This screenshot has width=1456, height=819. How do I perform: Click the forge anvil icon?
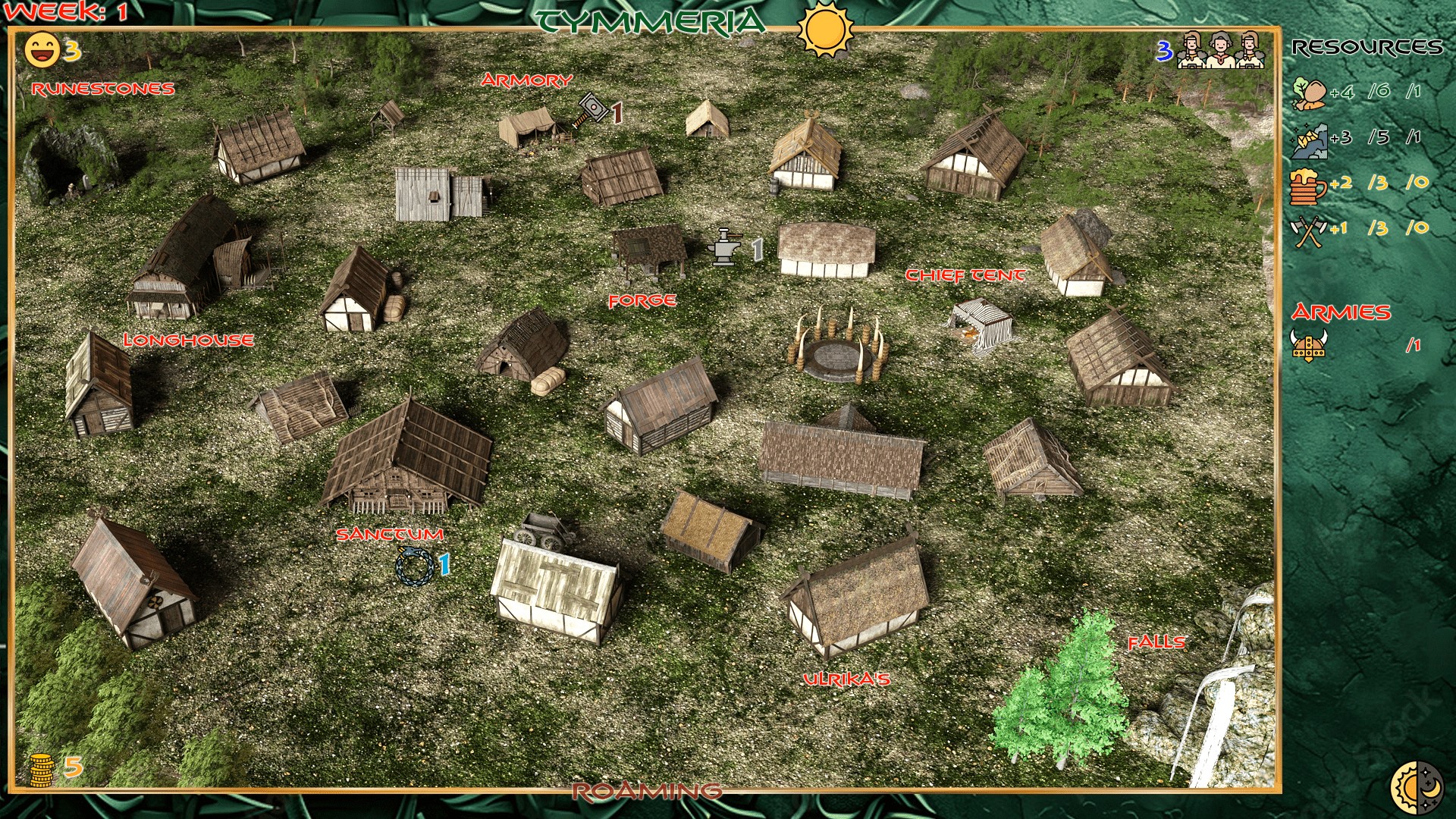(x=723, y=246)
